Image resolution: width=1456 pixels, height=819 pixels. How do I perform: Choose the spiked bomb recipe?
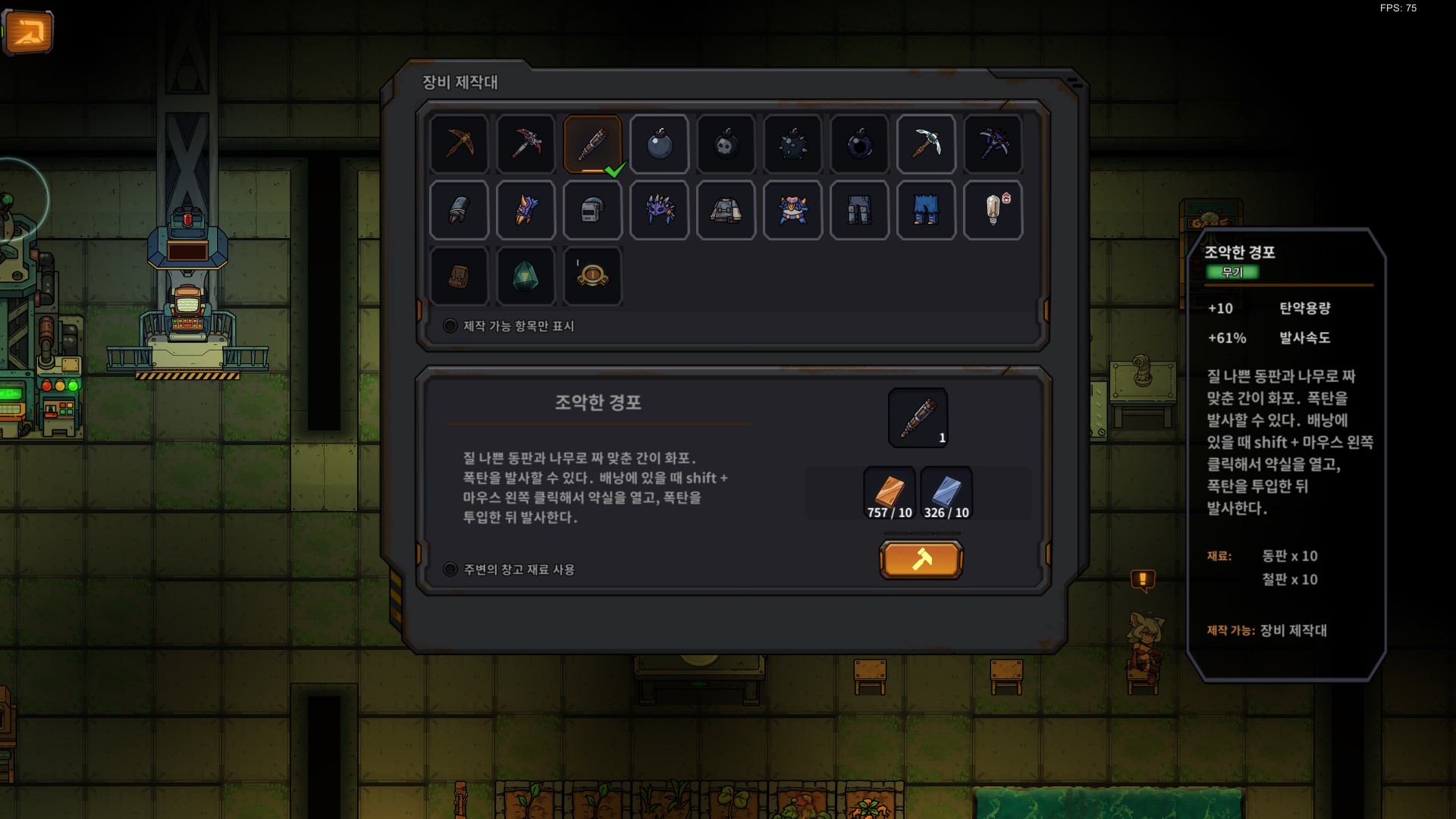(x=793, y=144)
